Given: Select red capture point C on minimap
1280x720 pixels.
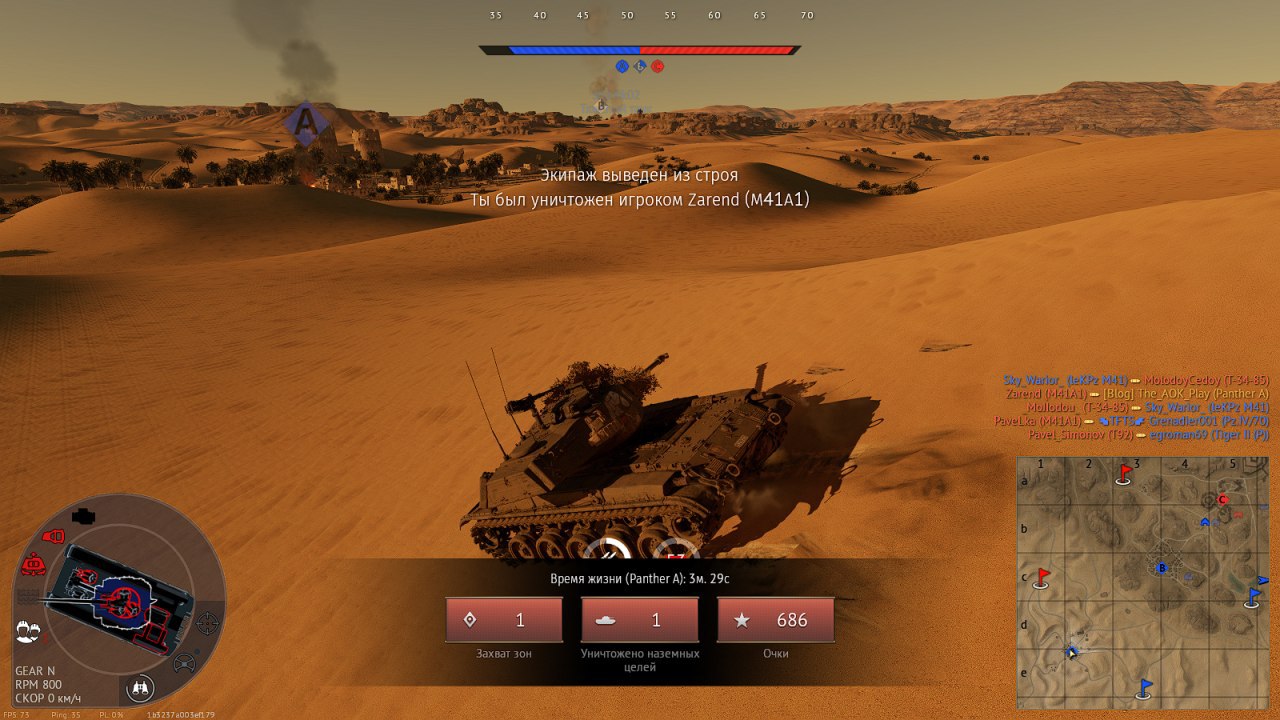Looking at the screenshot, I should point(1222,499).
